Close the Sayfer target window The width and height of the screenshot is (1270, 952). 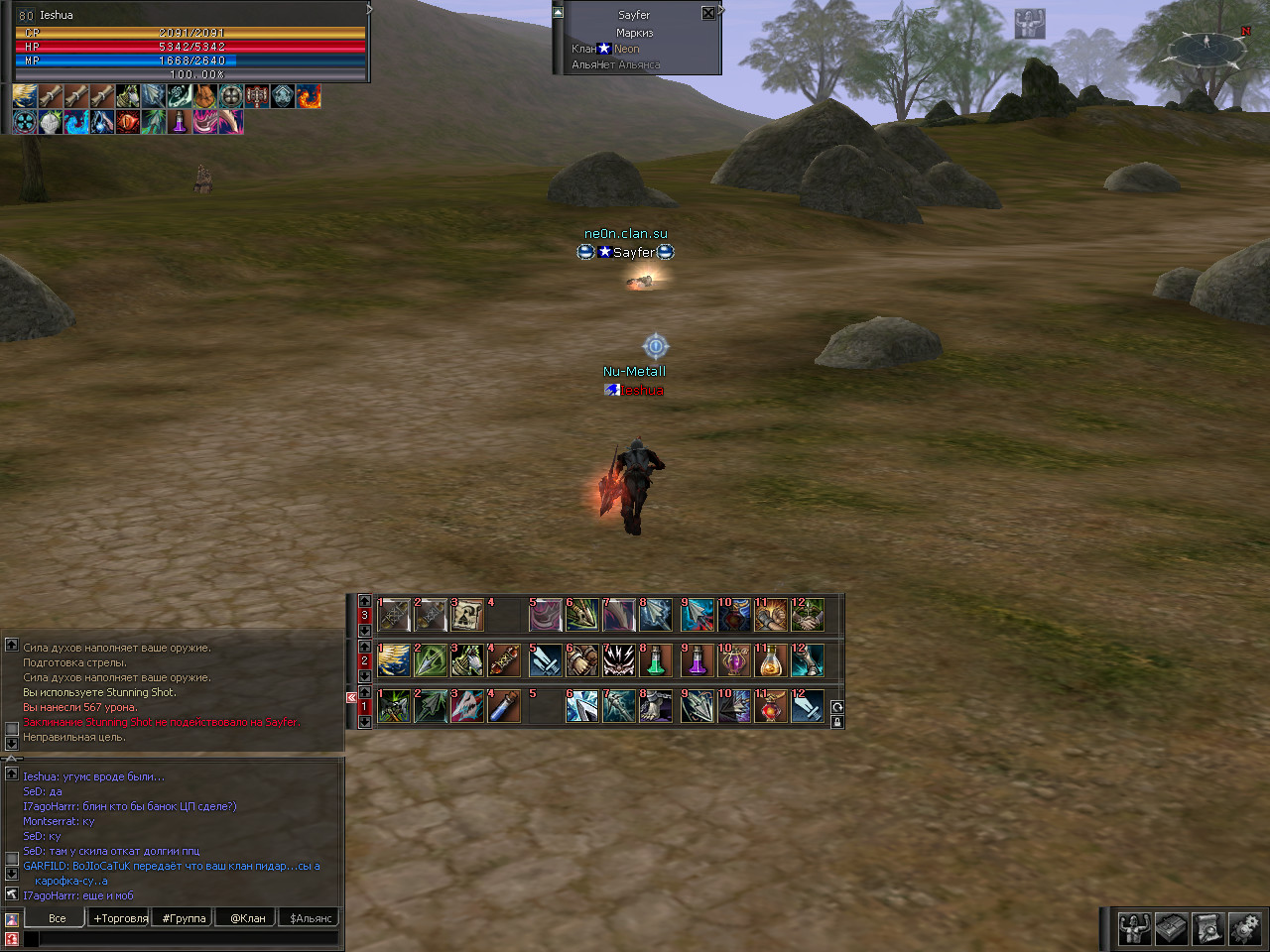708,13
